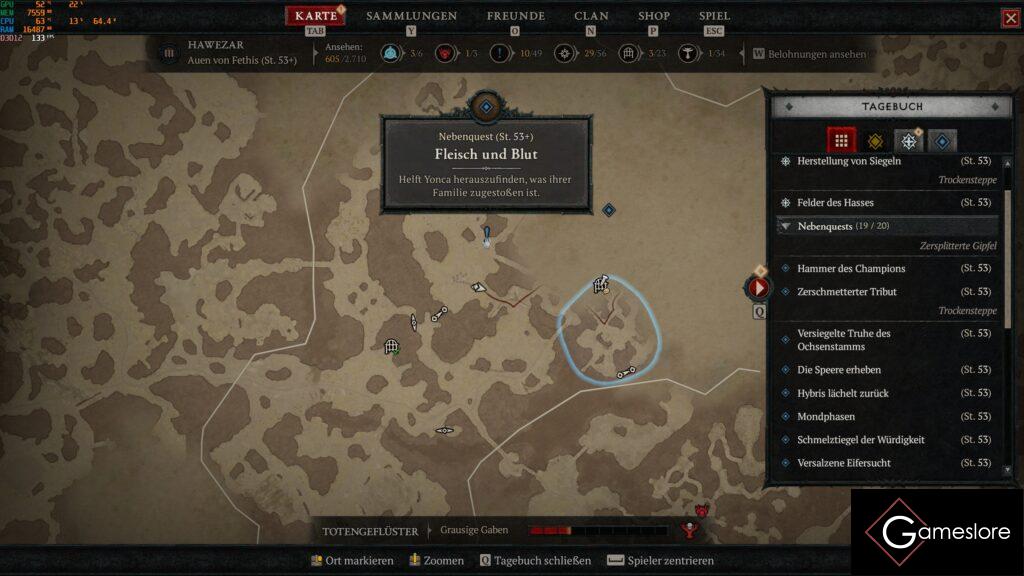This screenshot has height=576, width=1024.
Task: Choose the quest Zerschmetterter Tribut
Action: [846, 292]
